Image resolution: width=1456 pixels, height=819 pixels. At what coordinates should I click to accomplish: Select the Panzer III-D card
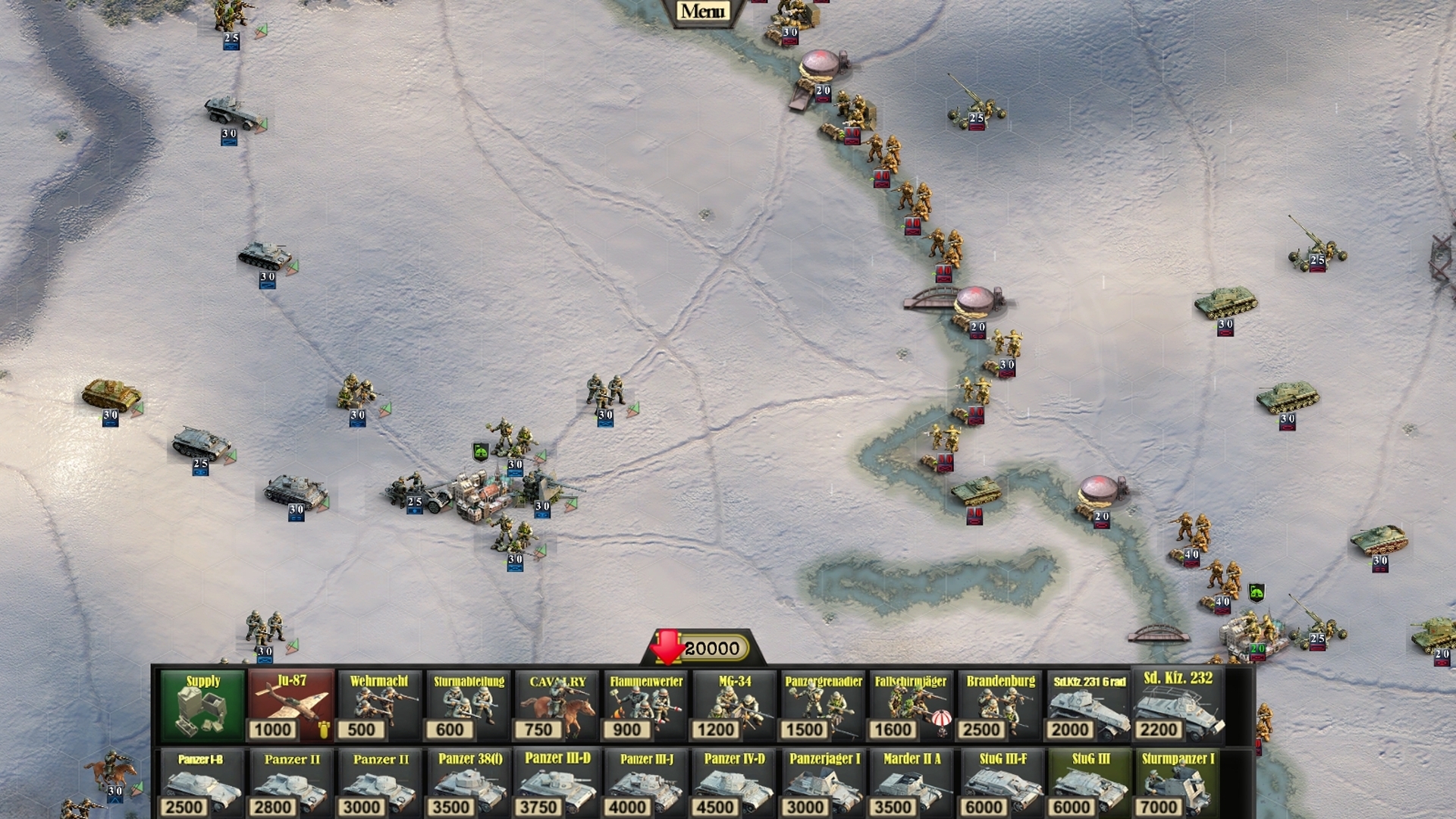pyautogui.click(x=557, y=783)
